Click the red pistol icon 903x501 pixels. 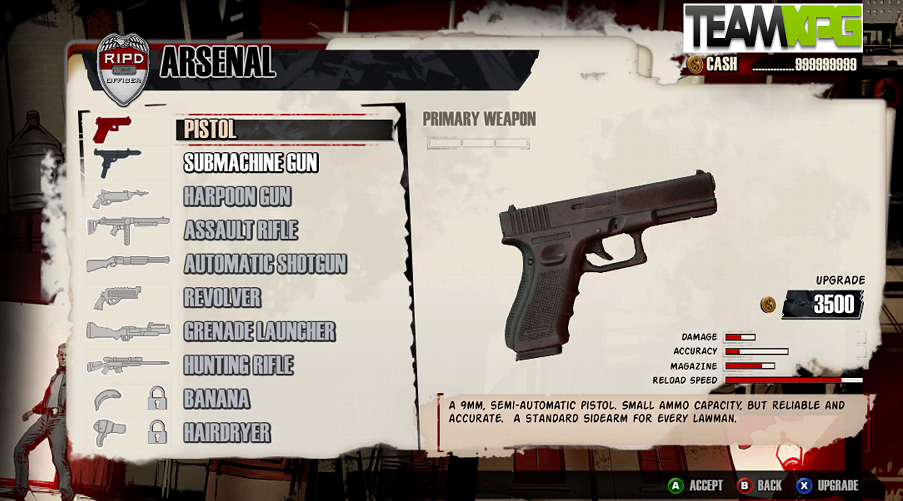tap(112, 129)
